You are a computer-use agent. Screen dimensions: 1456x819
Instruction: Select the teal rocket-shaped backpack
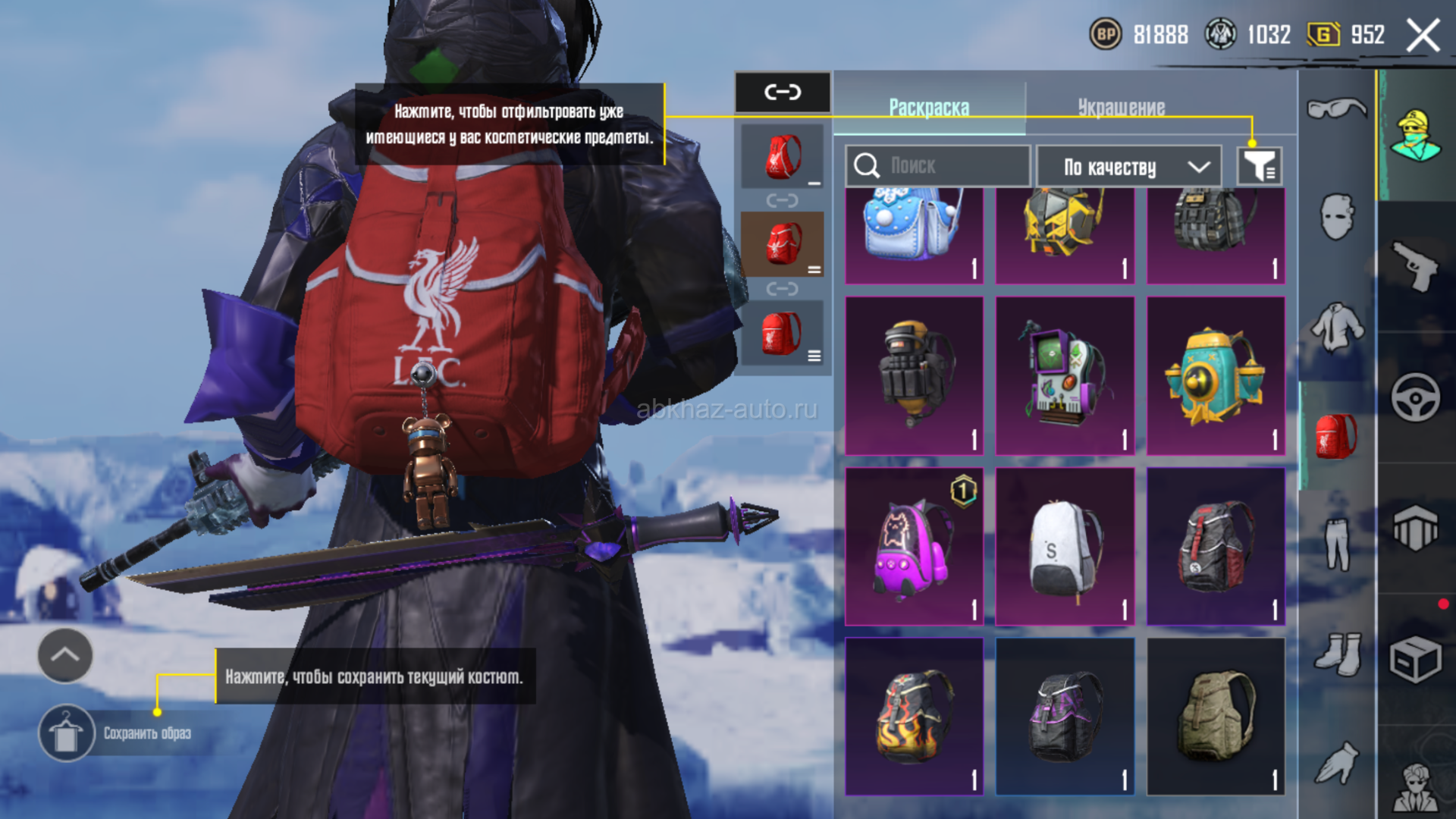tap(1216, 375)
